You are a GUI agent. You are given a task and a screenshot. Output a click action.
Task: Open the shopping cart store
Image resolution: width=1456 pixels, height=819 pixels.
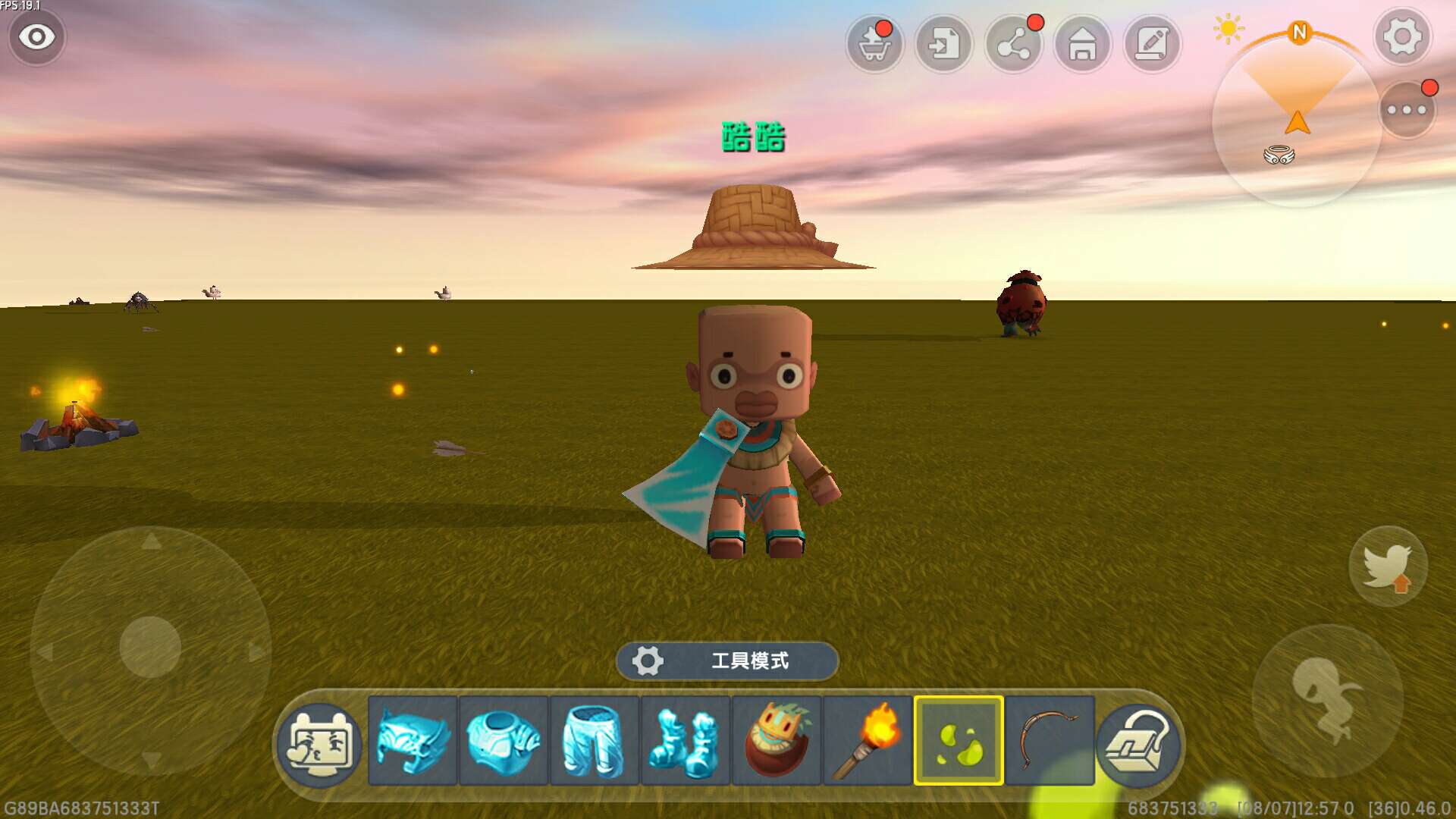pos(874,45)
